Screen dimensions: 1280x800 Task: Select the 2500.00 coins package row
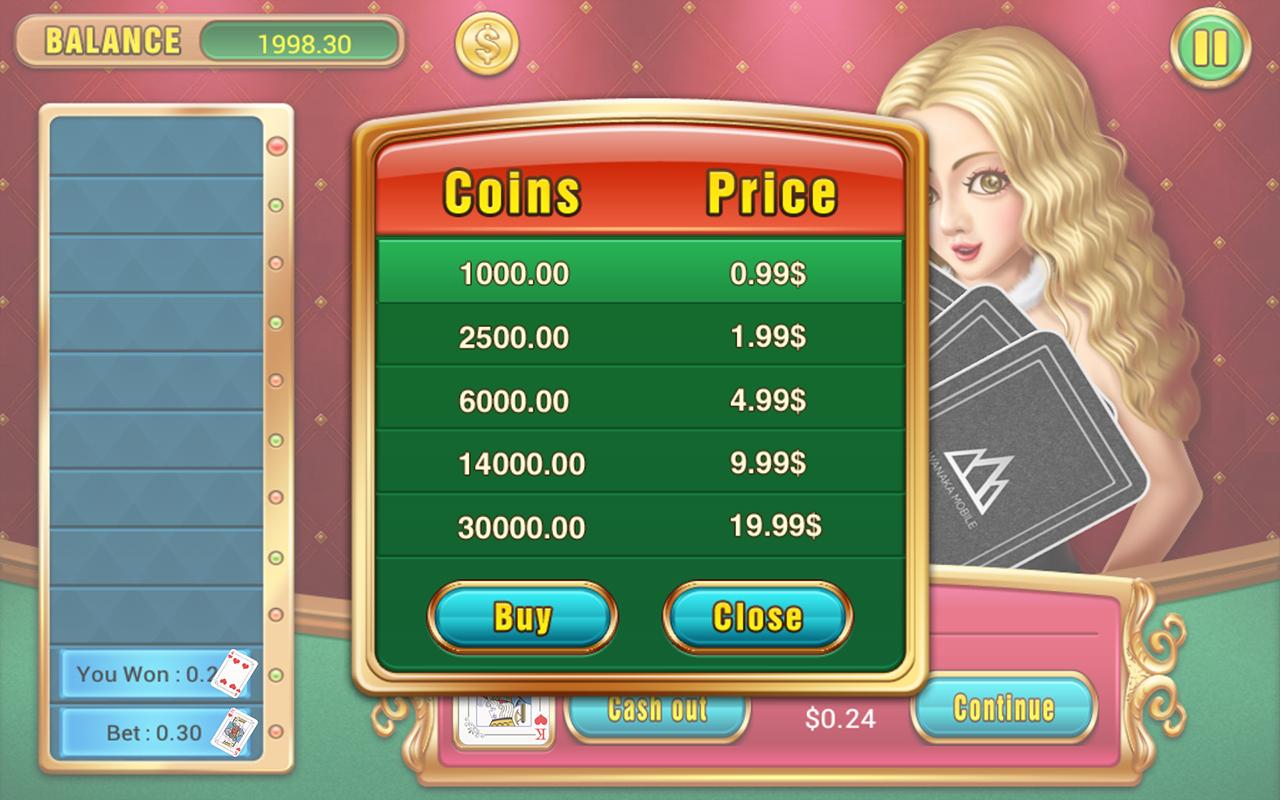(x=640, y=337)
